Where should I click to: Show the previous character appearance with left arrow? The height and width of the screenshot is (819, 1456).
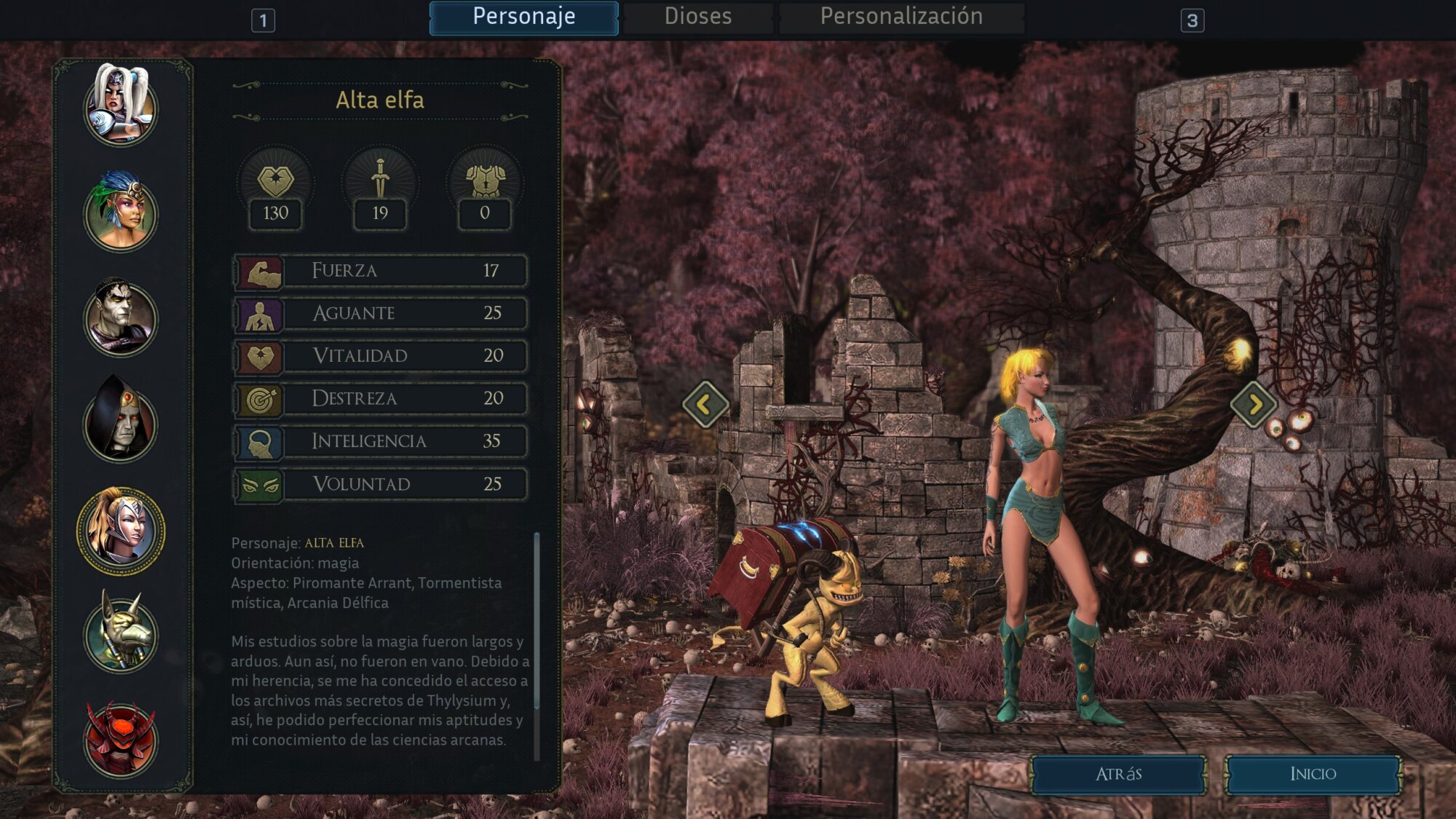[x=705, y=403]
